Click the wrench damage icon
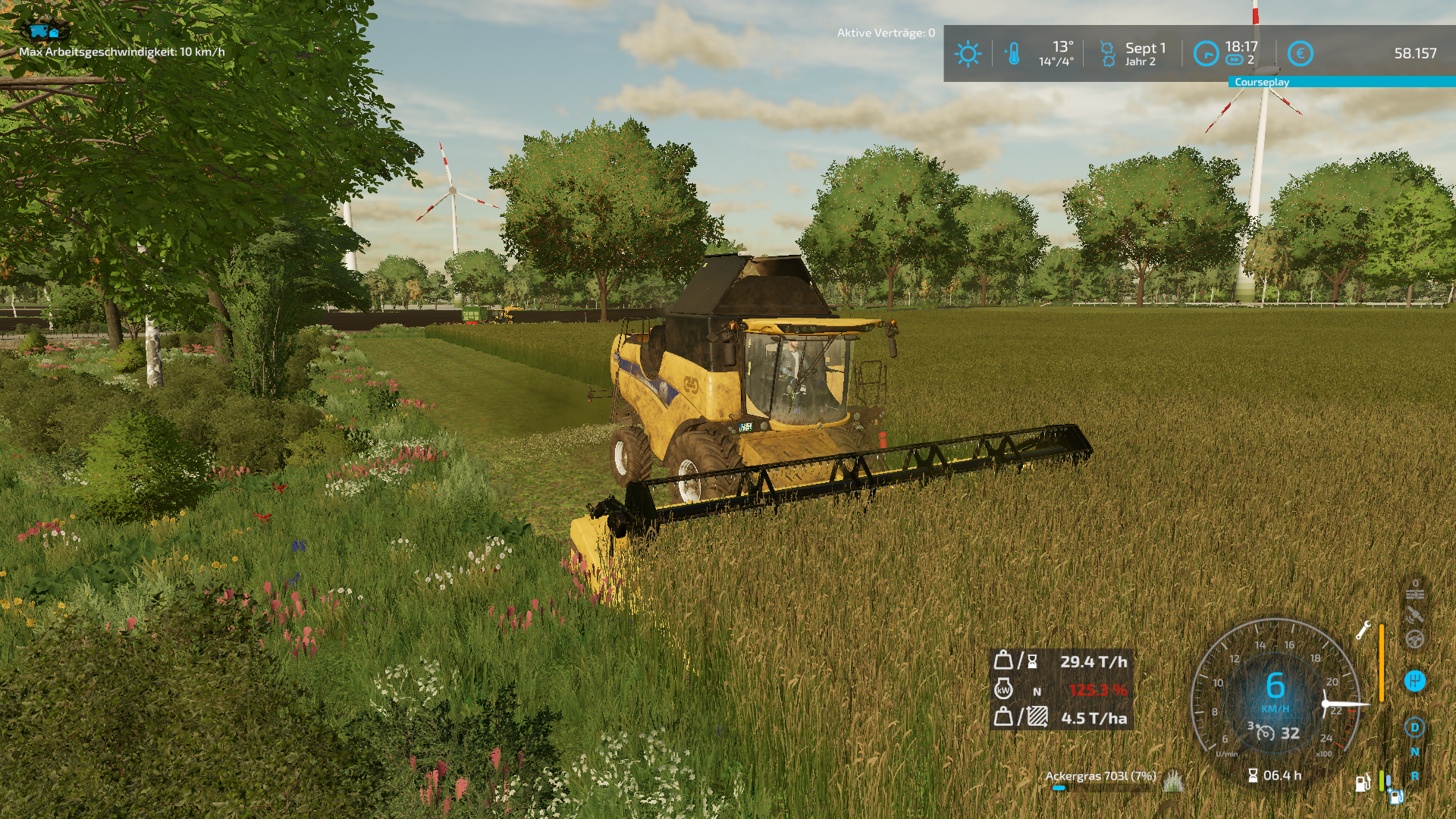The width and height of the screenshot is (1456, 819). [x=1363, y=630]
